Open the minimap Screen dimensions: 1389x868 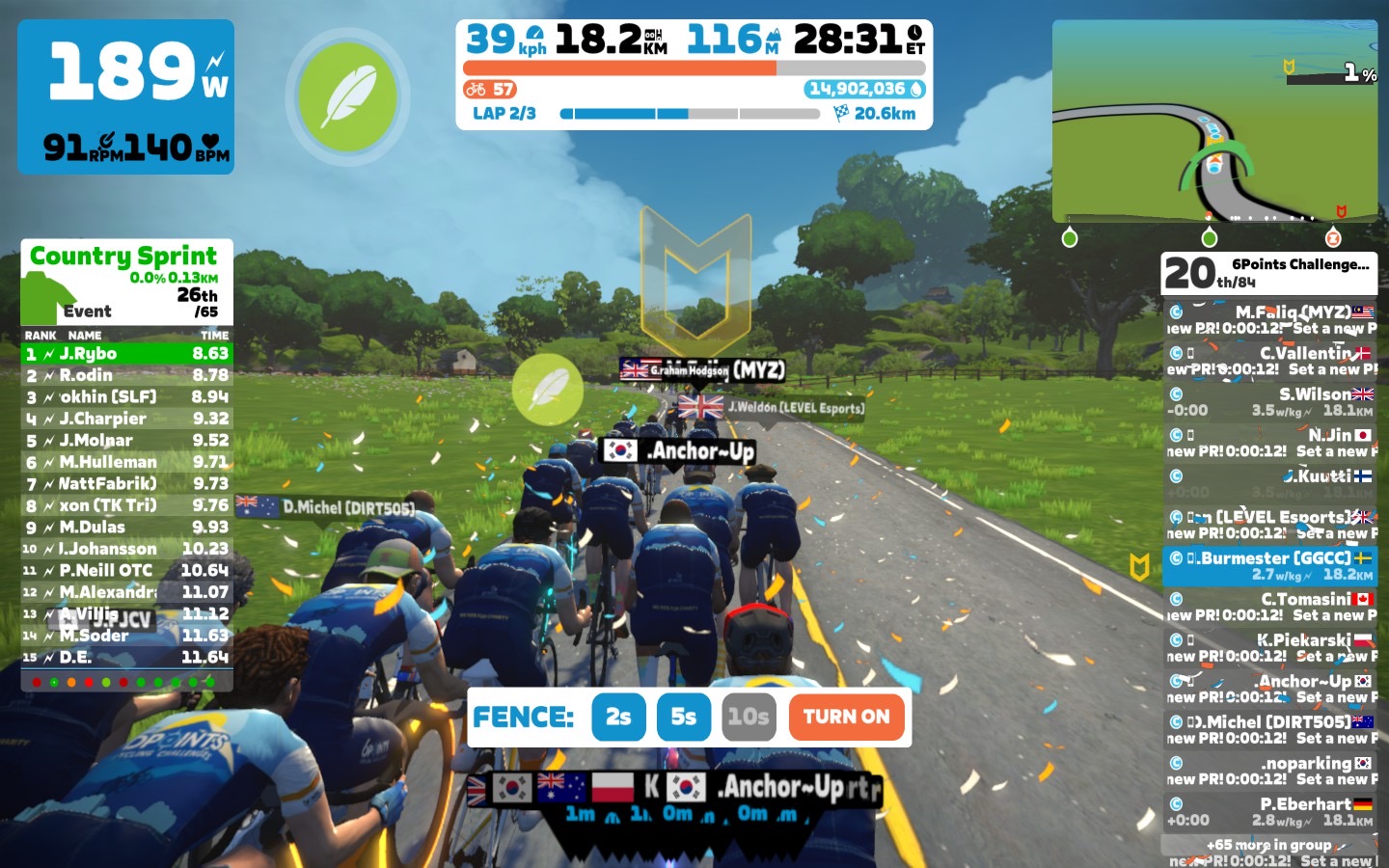click(1214, 121)
